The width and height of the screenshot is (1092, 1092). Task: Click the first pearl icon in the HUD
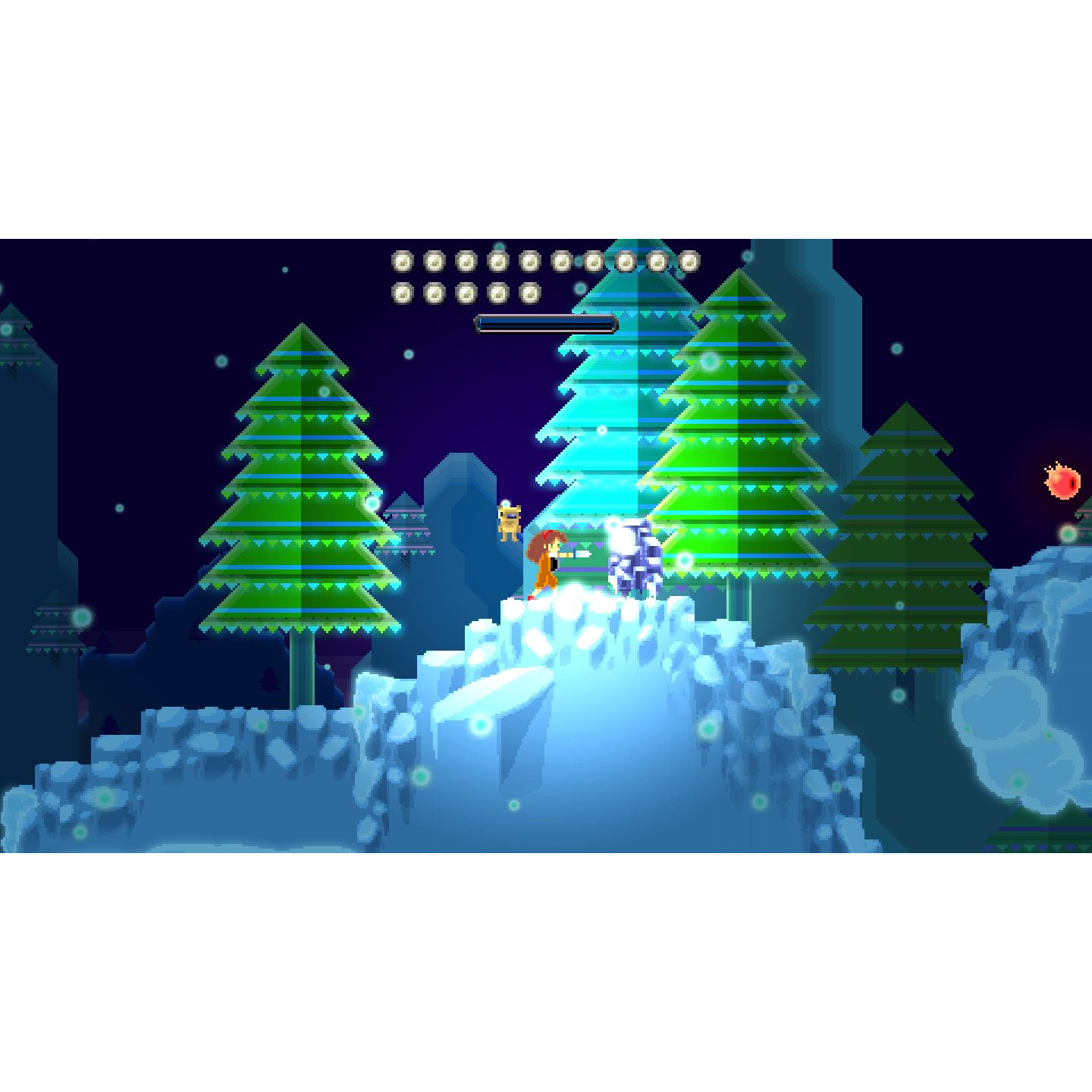pyautogui.click(x=402, y=261)
